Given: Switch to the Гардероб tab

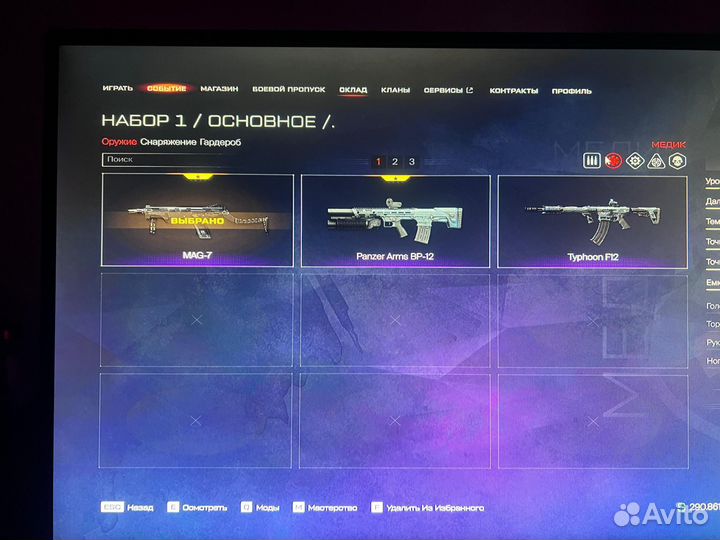Looking at the screenshot, I should point(218,142).
